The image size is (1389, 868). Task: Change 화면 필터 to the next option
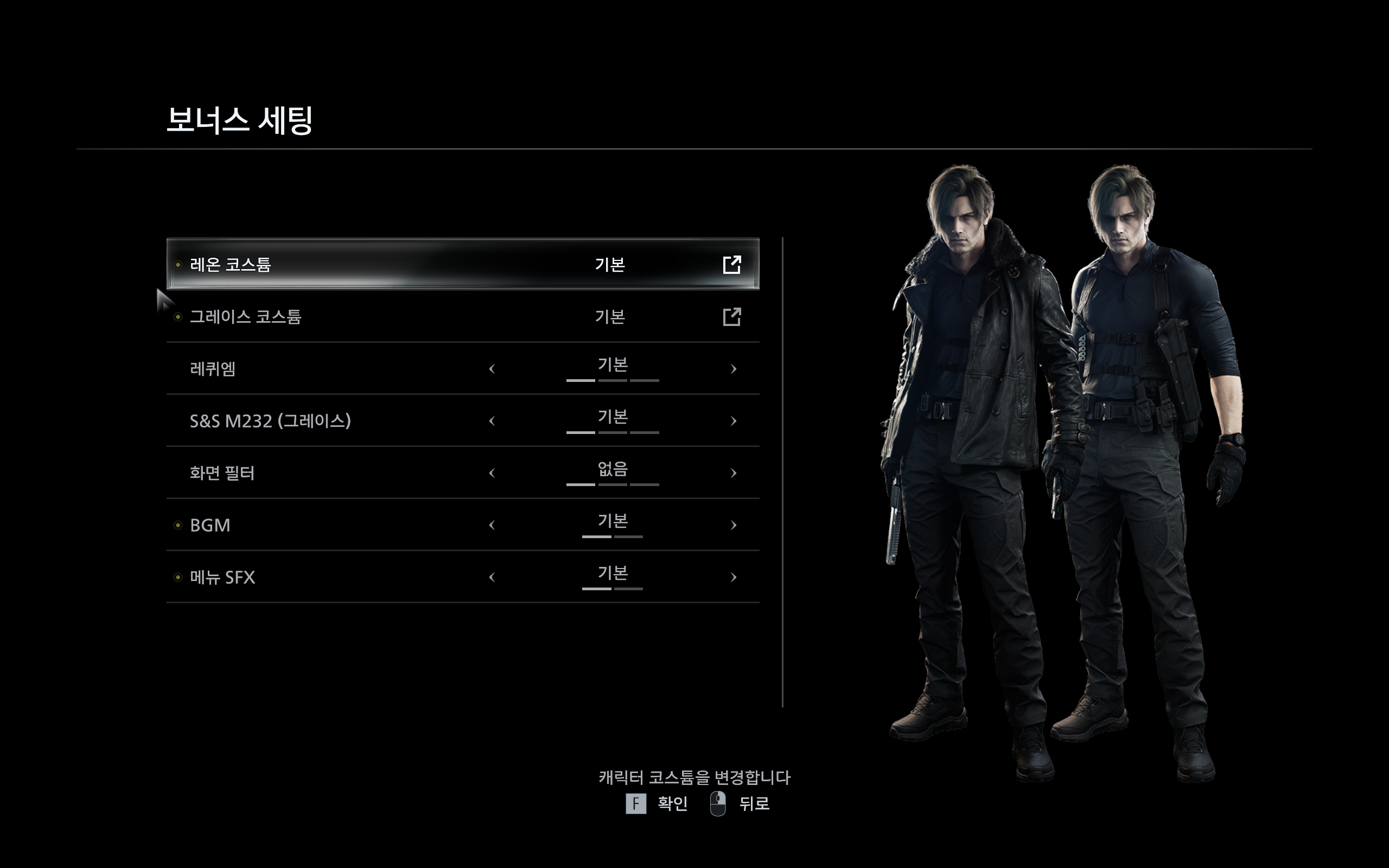[x=733, y=473]
